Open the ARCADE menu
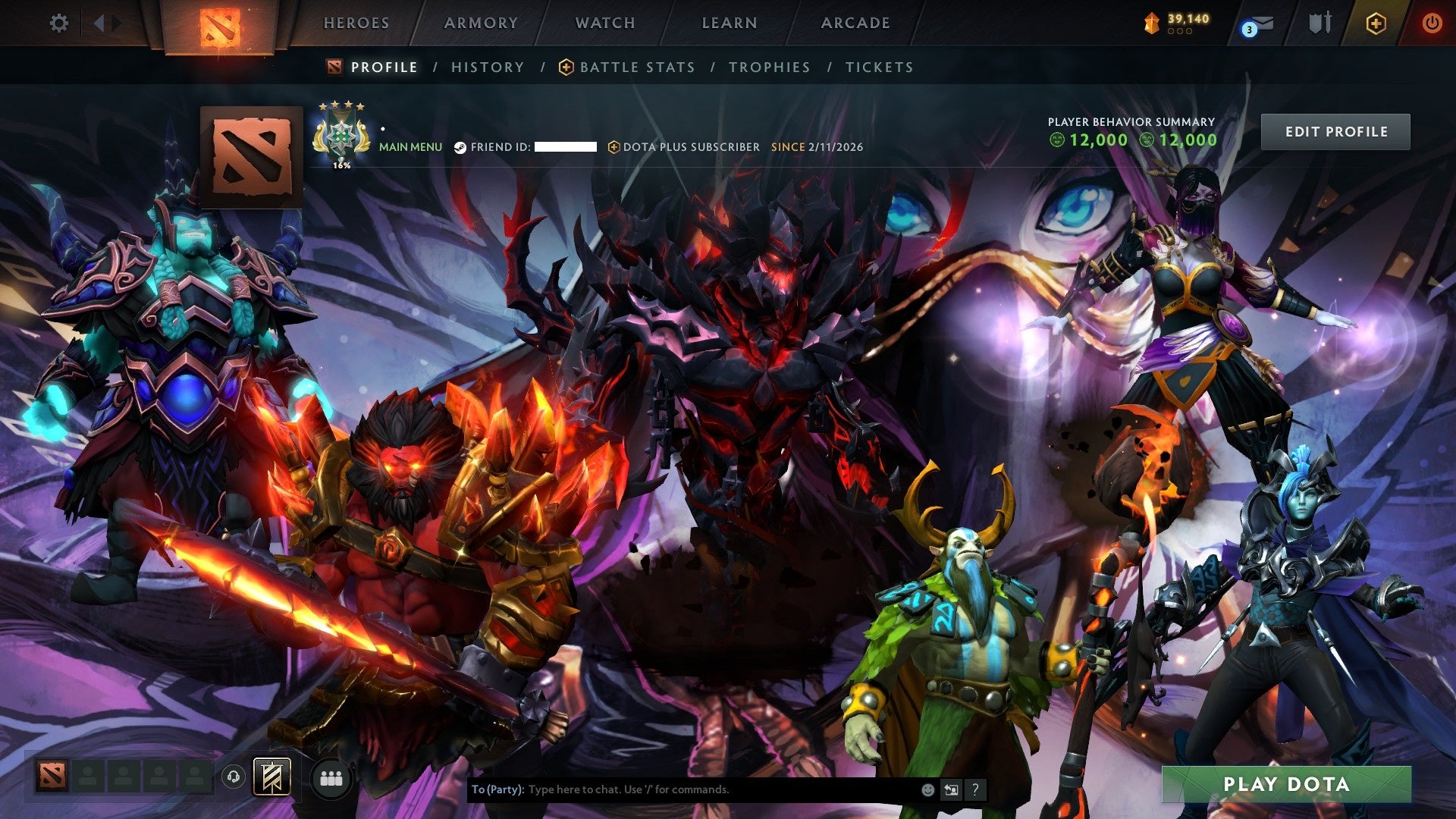The width and height of the screenshot is (1456, 819). pos(855,23)
